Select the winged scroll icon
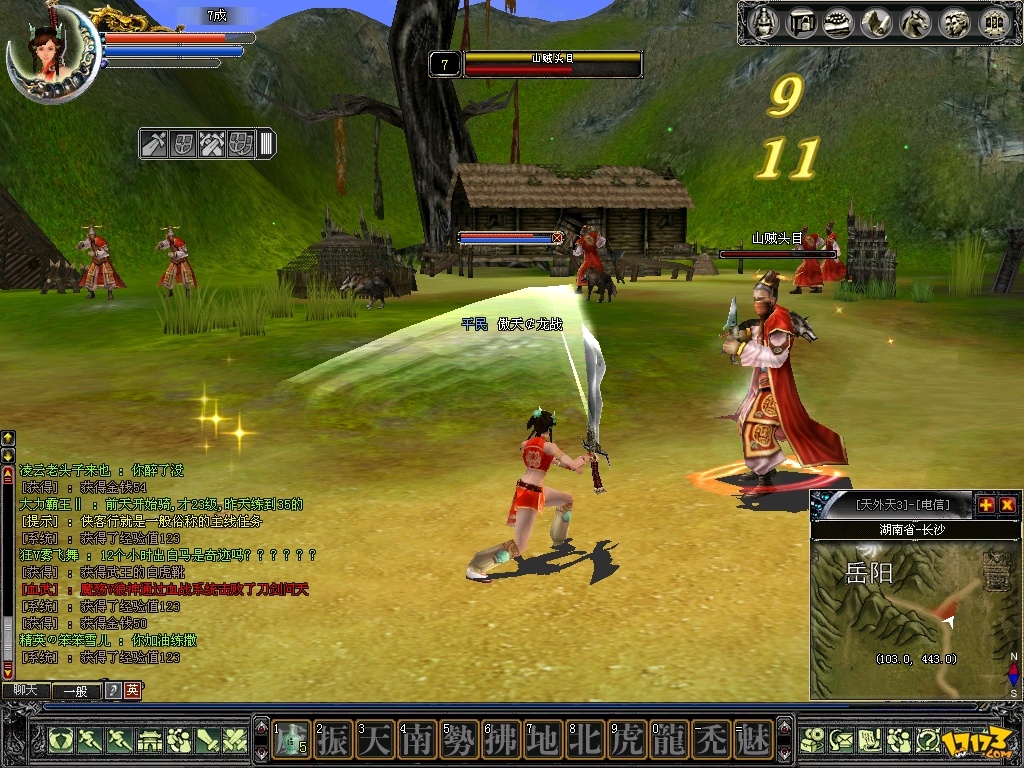 878,22
